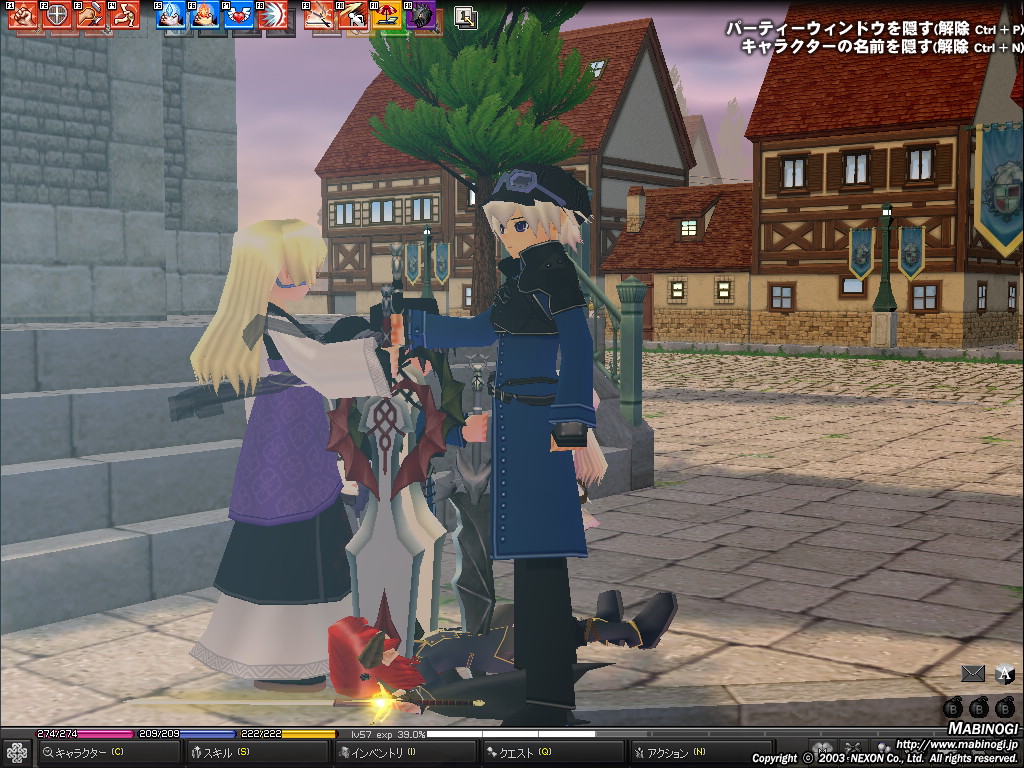Activate the F1 fist attack skill
The width and height of the screenshot is (1024, 768).
coord(23,15)
